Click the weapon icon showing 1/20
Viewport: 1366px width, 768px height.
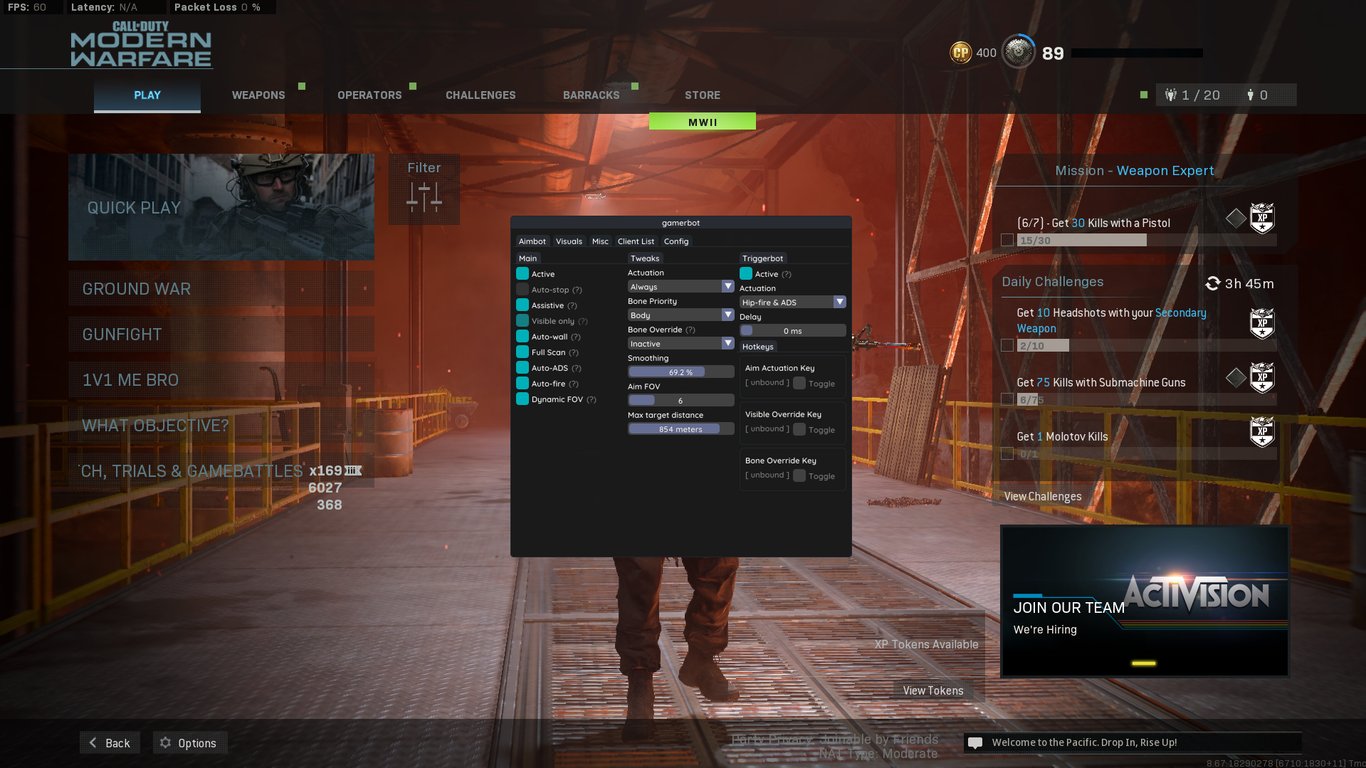click(1171, 94)
